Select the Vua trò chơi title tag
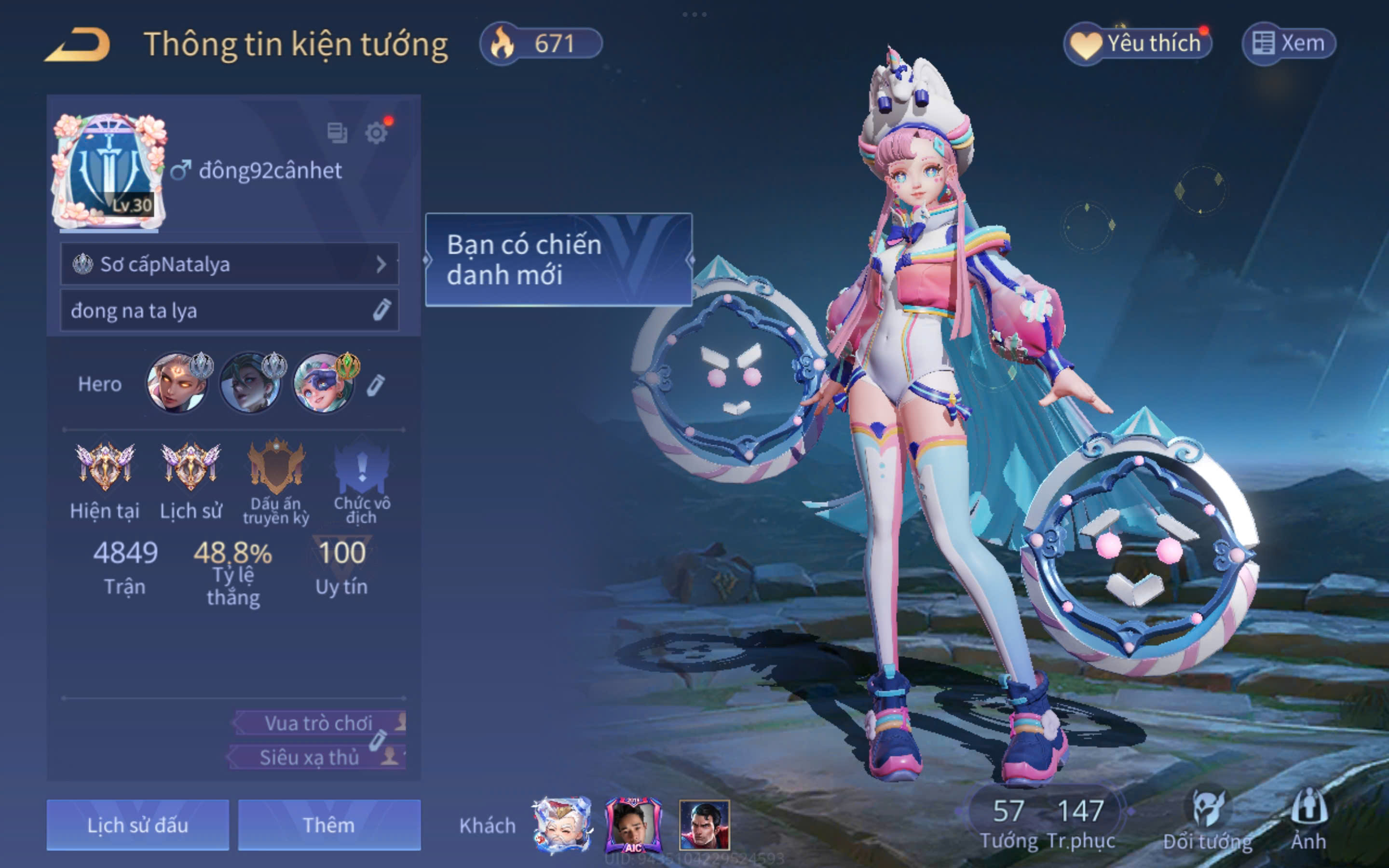The width and height of the screenshot is (1389, 868). (318, 723)
